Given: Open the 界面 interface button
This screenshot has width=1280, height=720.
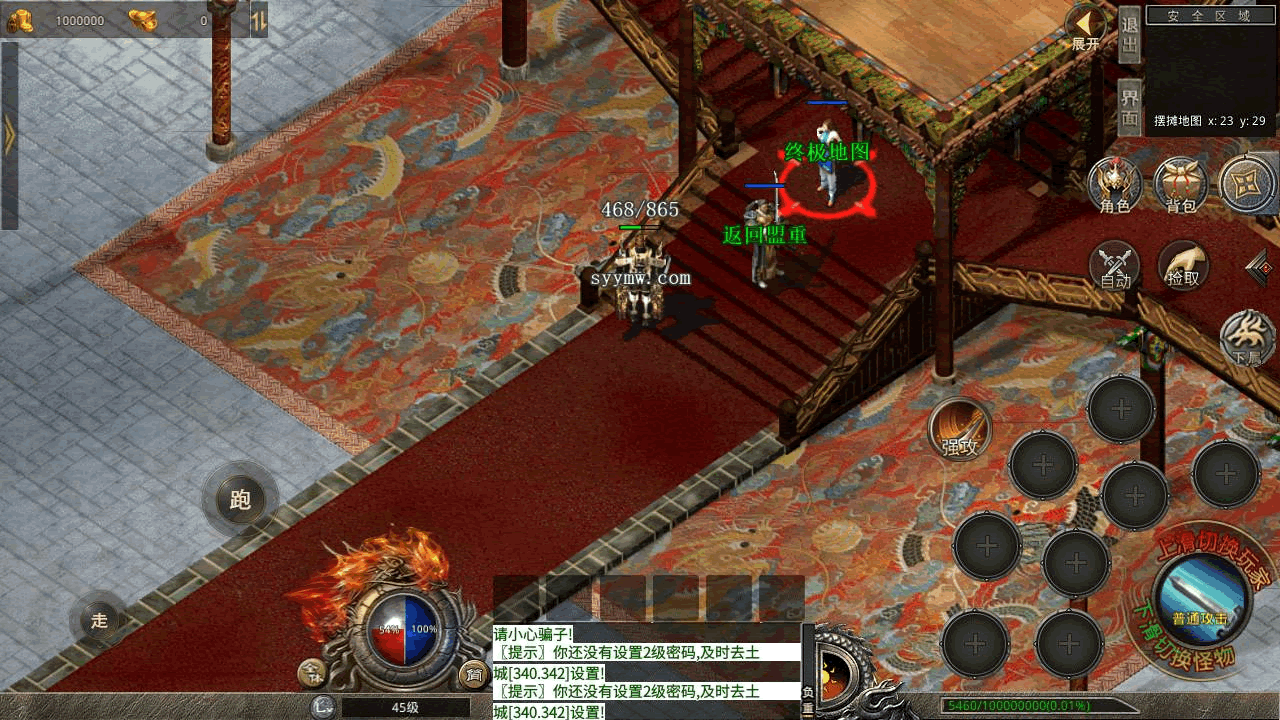Looking at the screenshot, I should pos(1130,107).
